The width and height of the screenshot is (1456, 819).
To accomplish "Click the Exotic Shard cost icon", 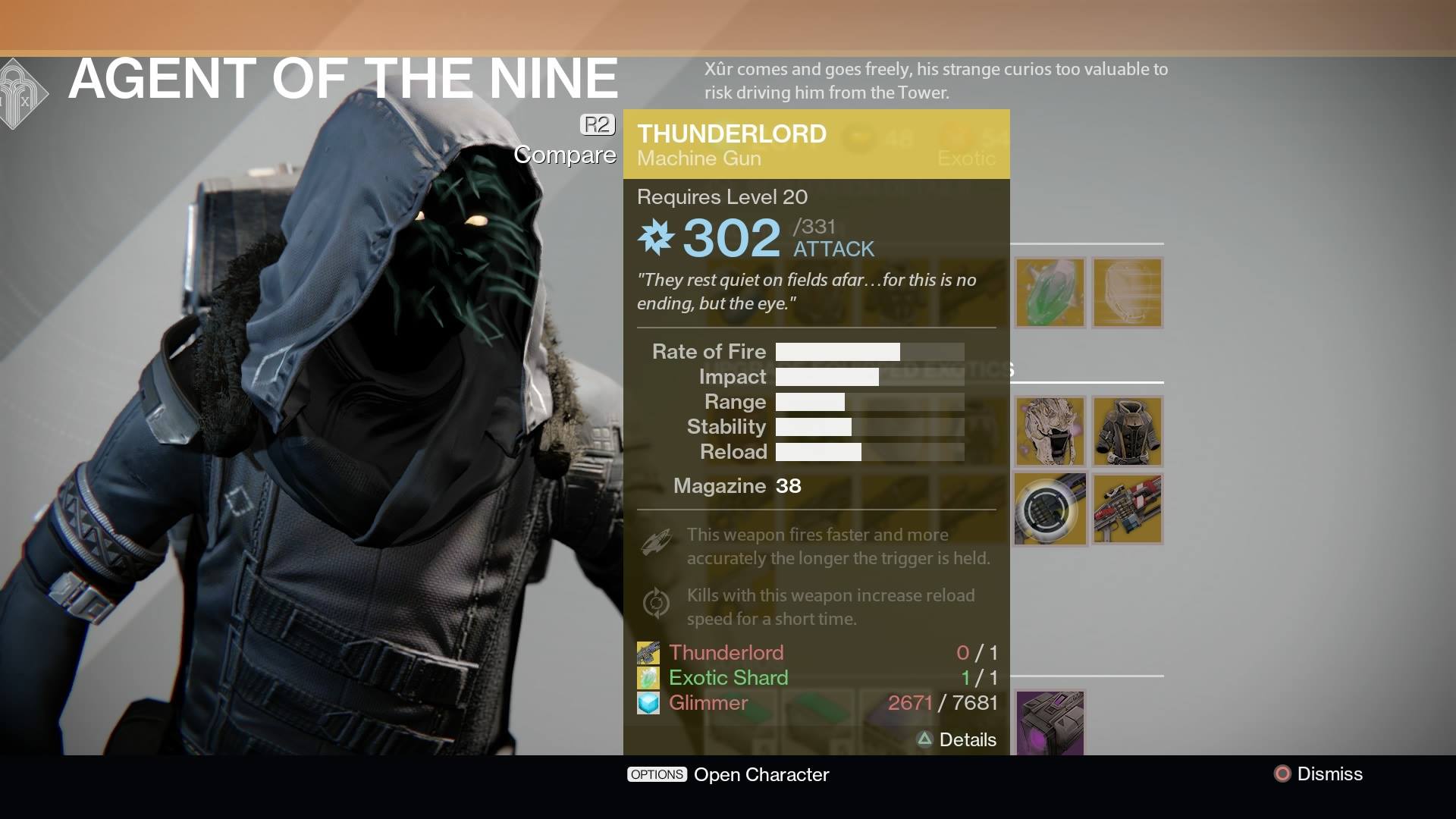I will coord(648,677).
